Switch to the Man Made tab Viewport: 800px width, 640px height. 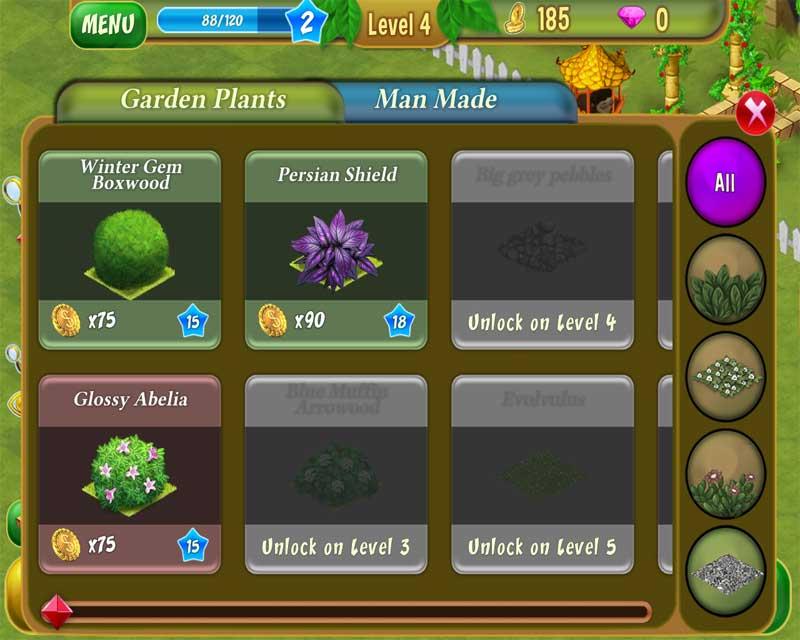(436, 100)
